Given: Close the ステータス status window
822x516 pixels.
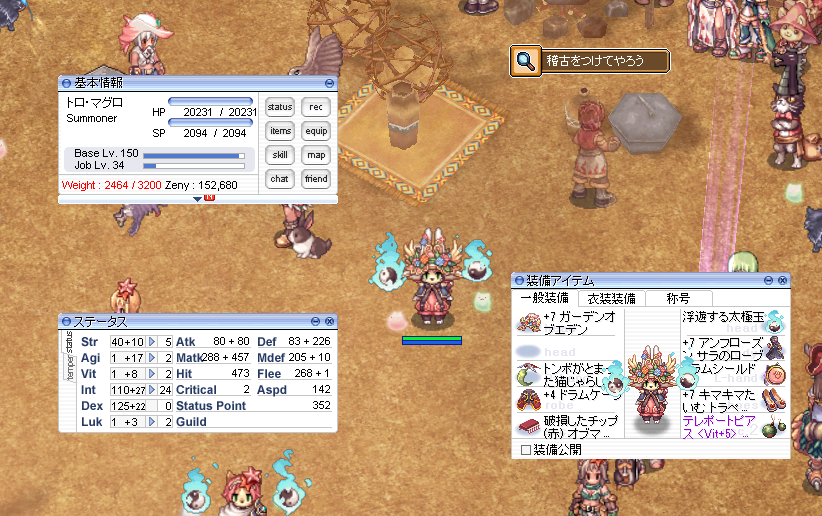Looking at the screenshot, I should [329, 321].
